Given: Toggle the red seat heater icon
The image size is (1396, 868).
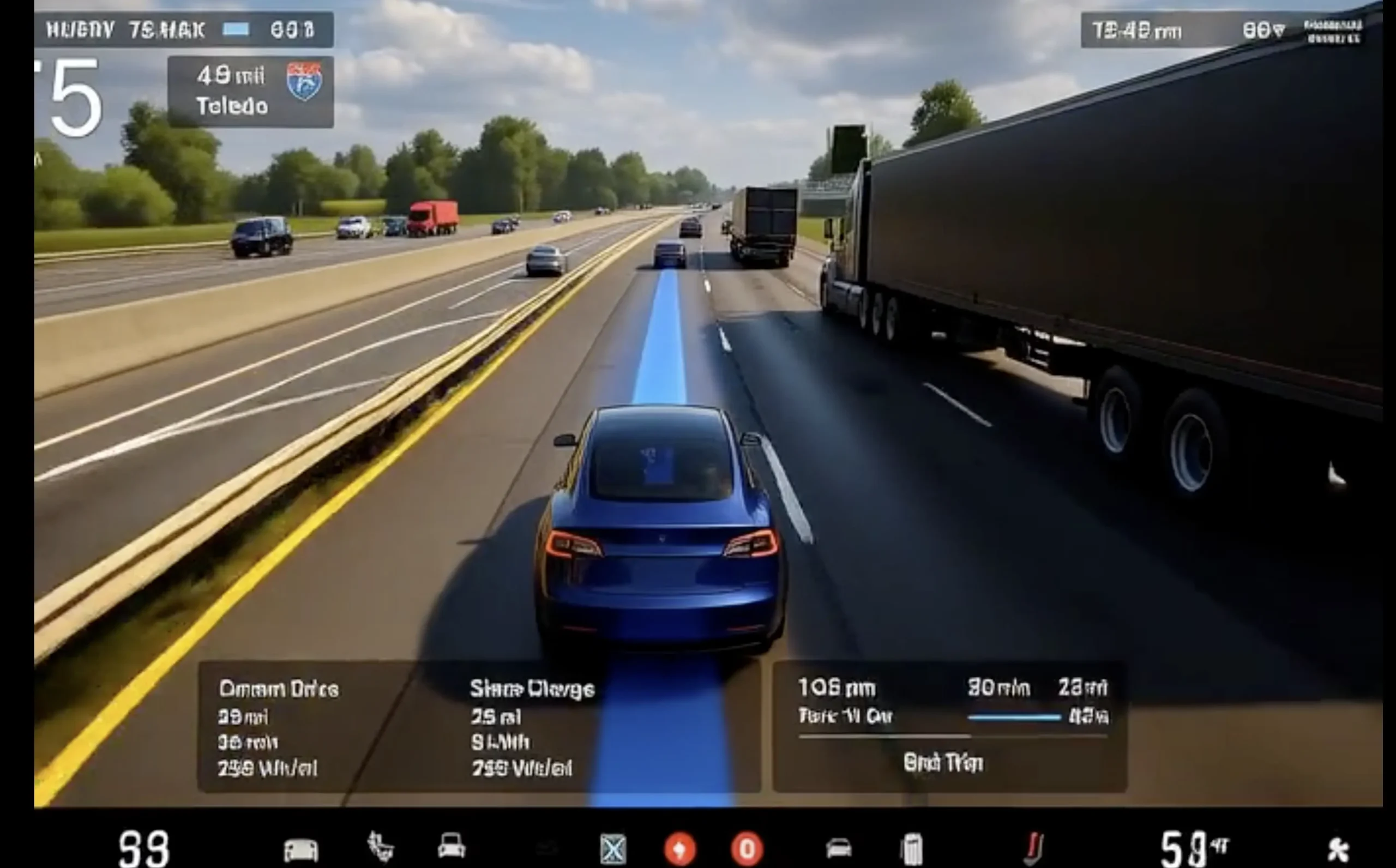Looking at the screenshot, I should click(x=1033, y=848).
